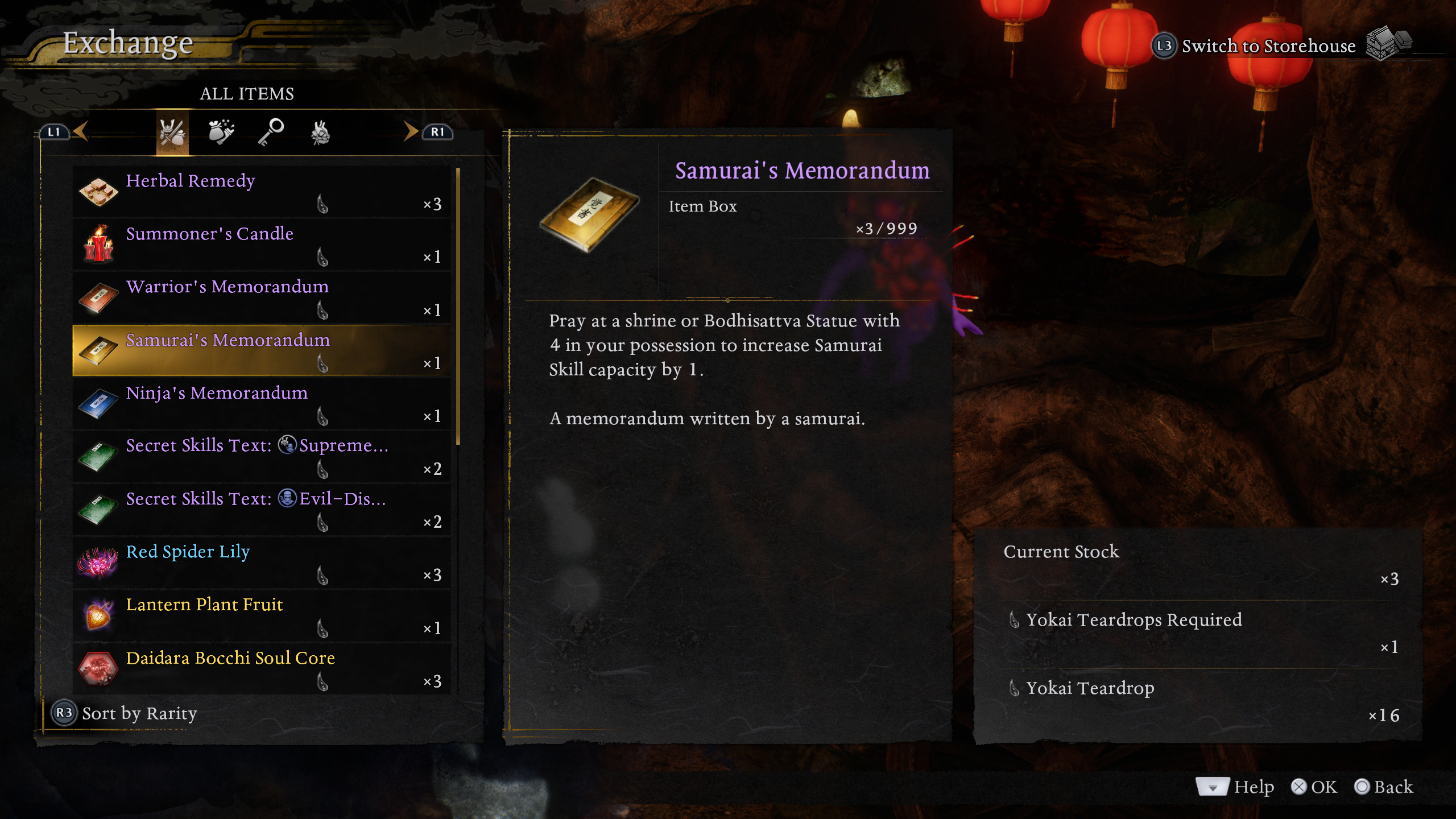Select the samurai equipment category tab icon
1456x819 pixels.
tap(172, 132)
